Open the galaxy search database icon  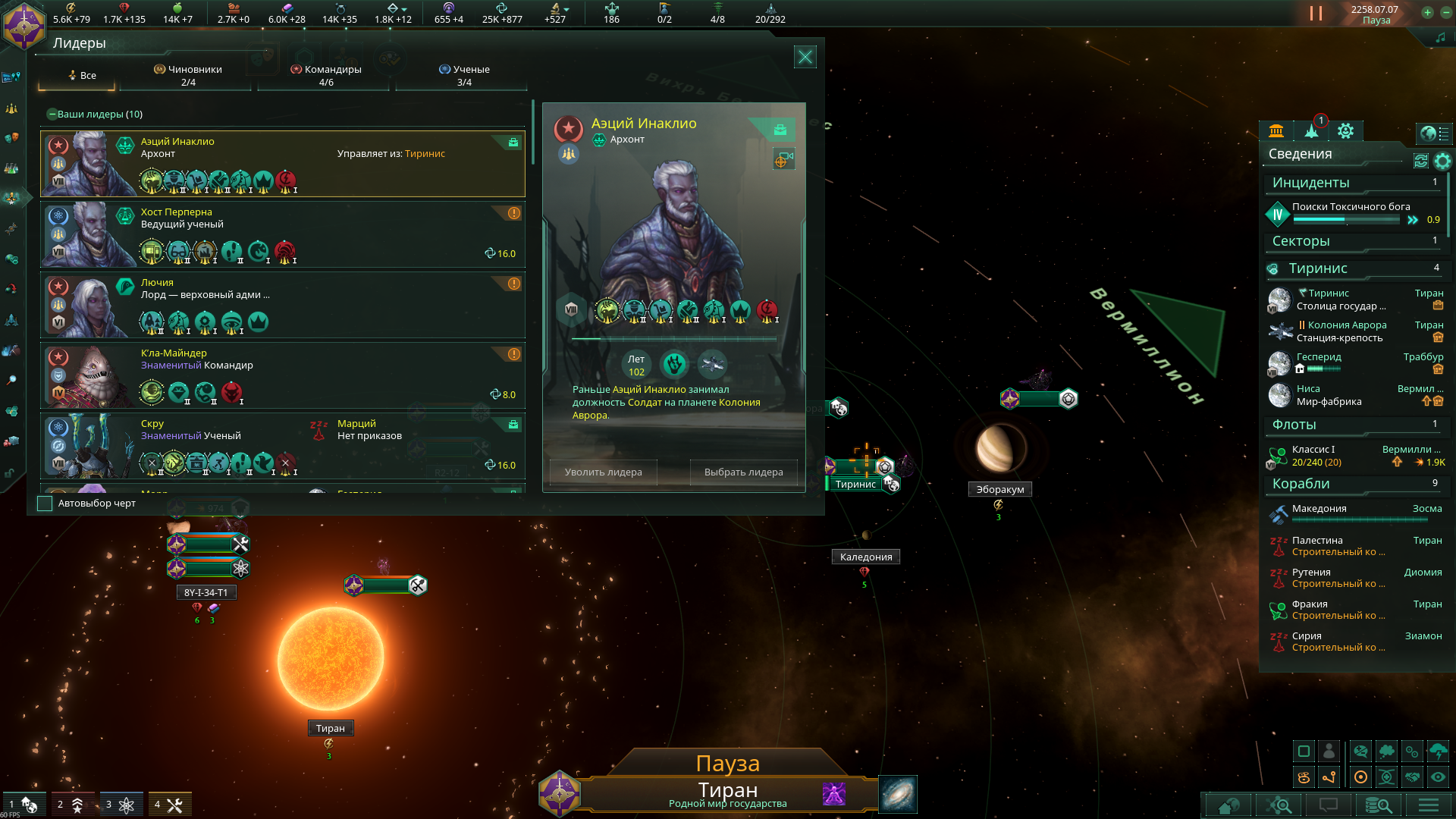1379,806
